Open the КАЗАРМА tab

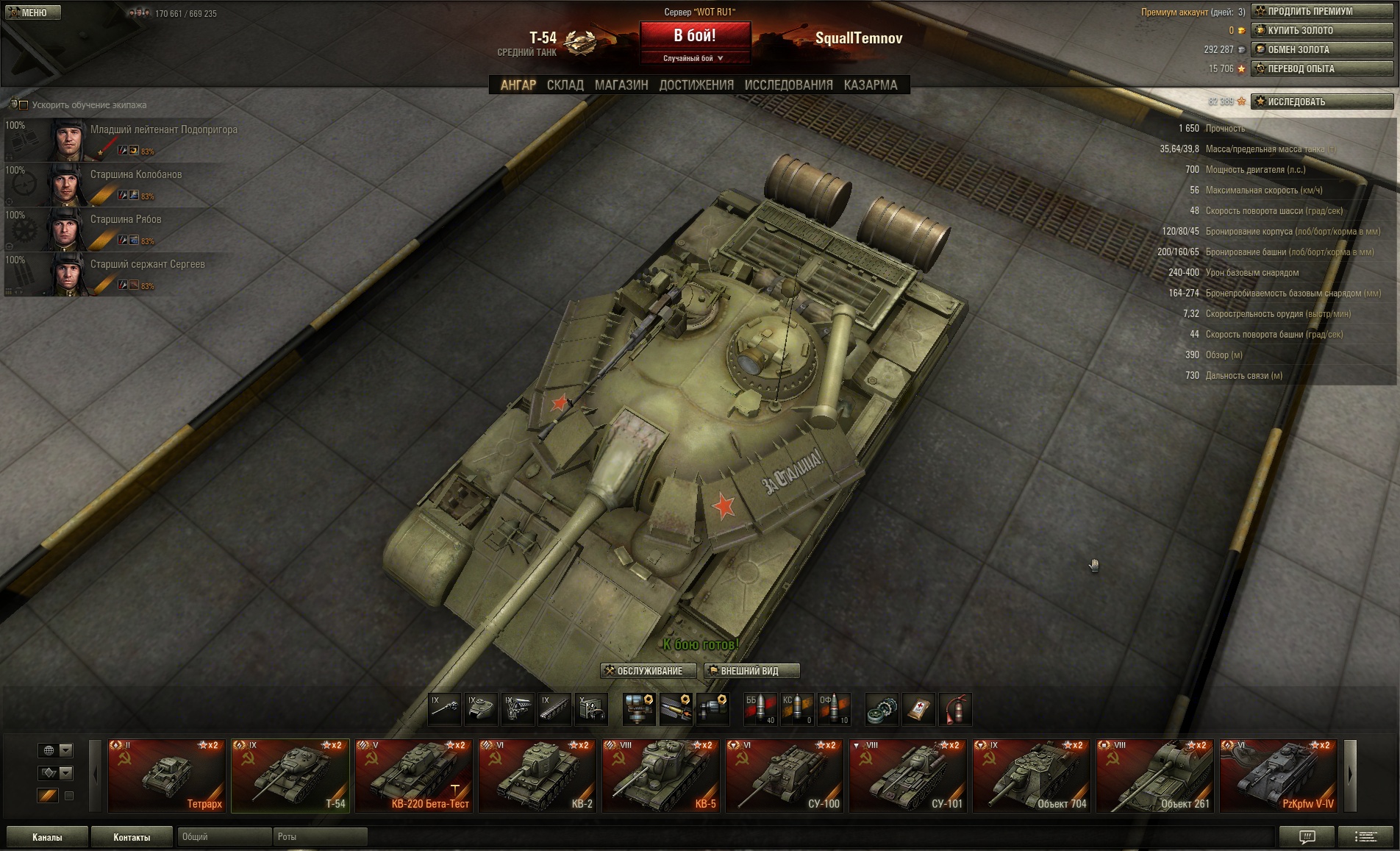coord(871,85)
